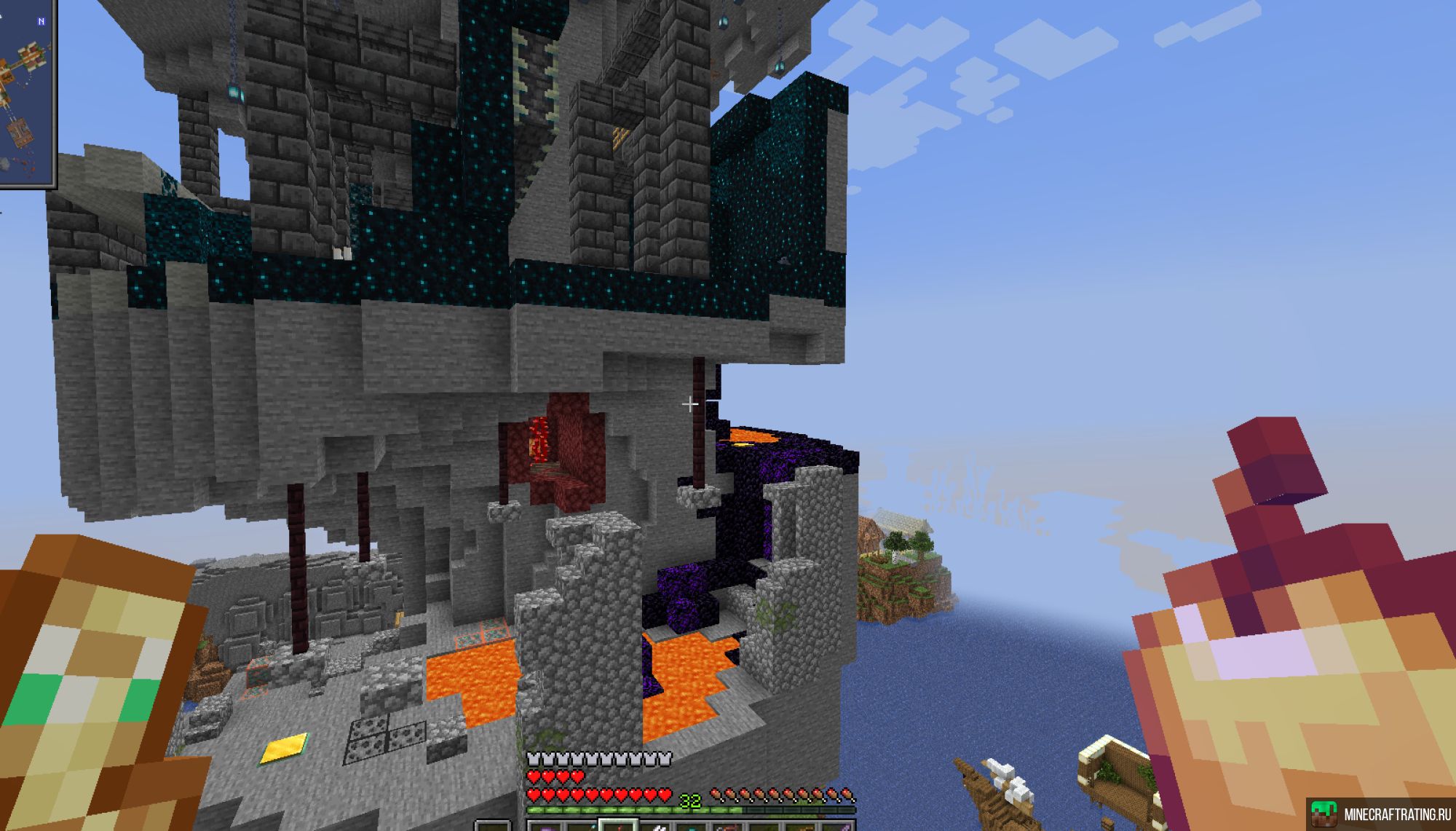Select the highlighted hotbar slot
Image resolution: width=1456 pixels, height=831 pixels.
617,824
